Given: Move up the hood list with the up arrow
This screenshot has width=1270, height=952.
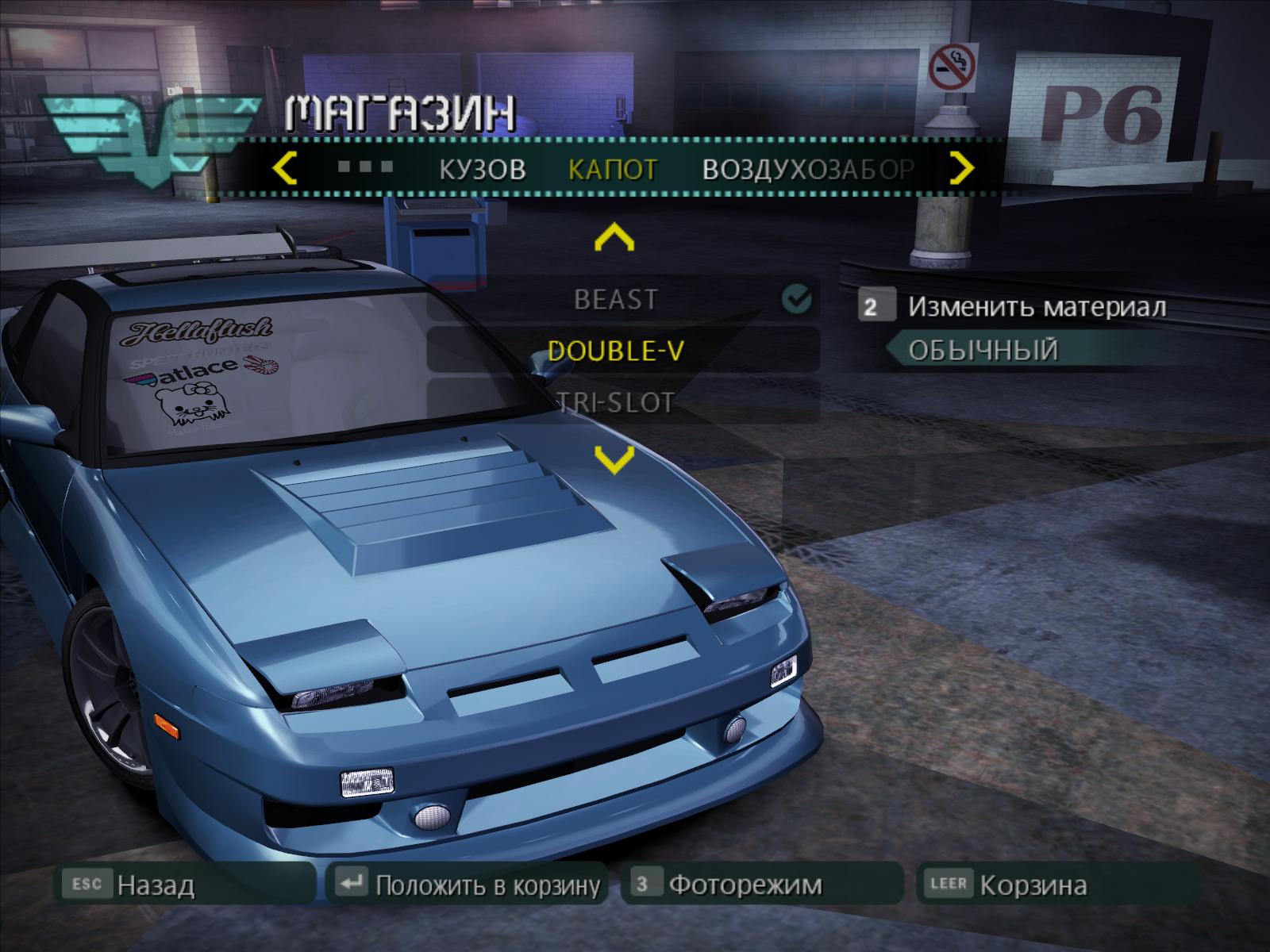Looking at the screenshot, I should 614,237.
